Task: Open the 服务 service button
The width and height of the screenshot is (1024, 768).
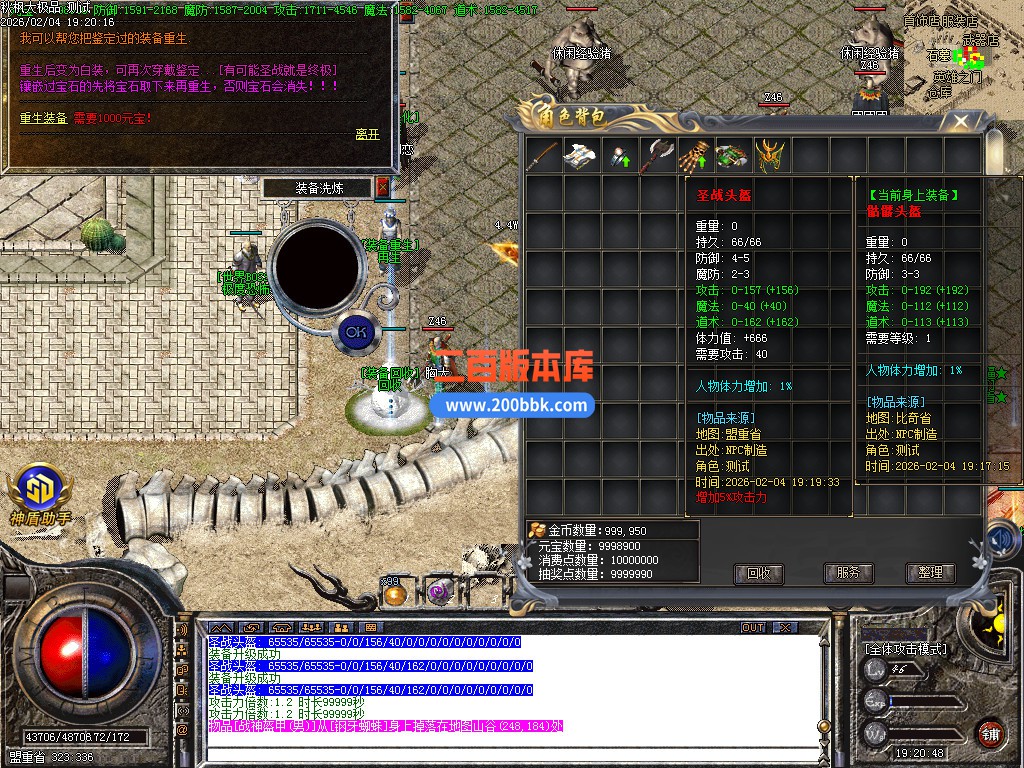Action: 848,573
